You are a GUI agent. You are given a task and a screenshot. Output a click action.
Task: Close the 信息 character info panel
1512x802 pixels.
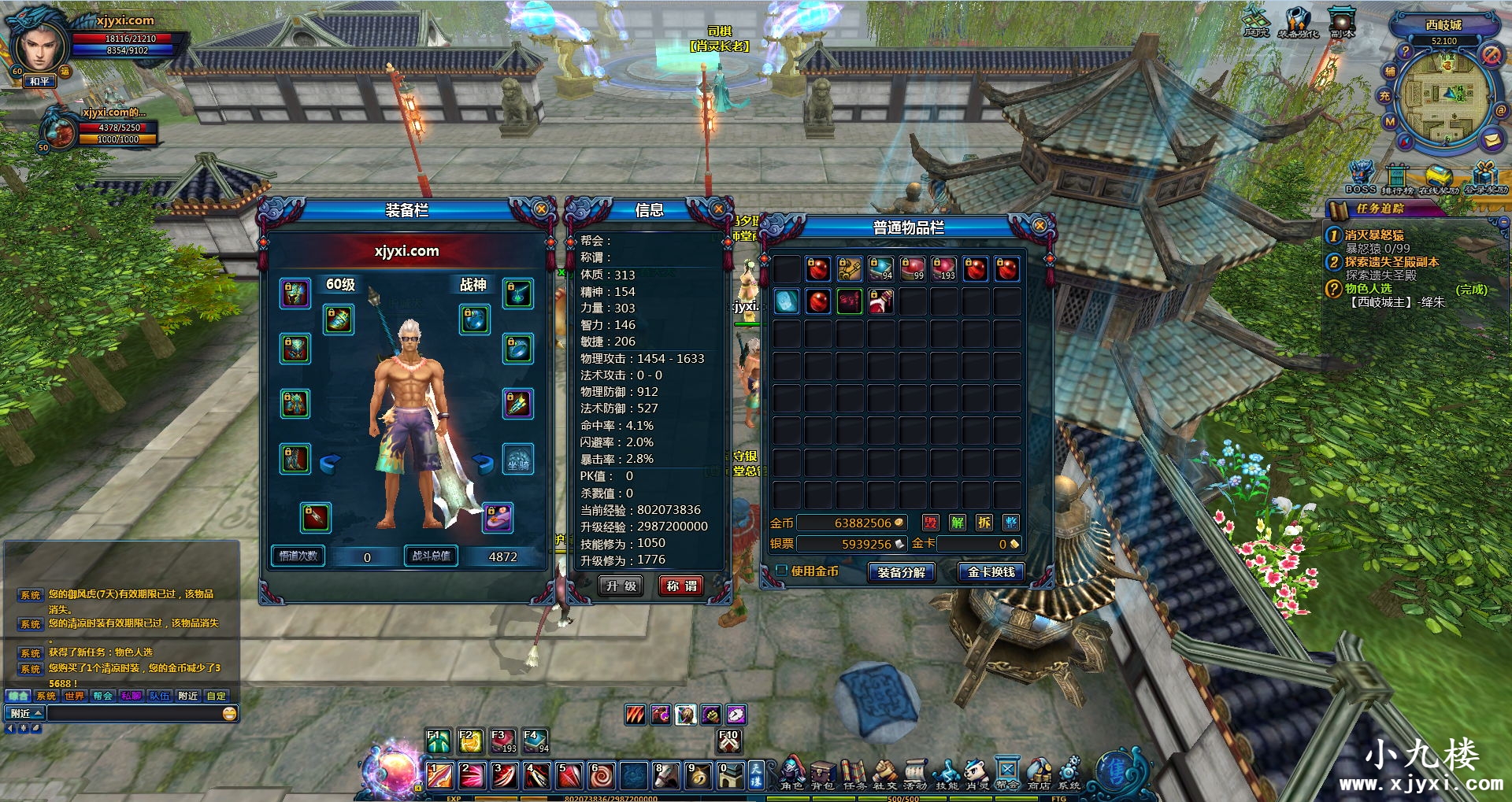point(718,209)
